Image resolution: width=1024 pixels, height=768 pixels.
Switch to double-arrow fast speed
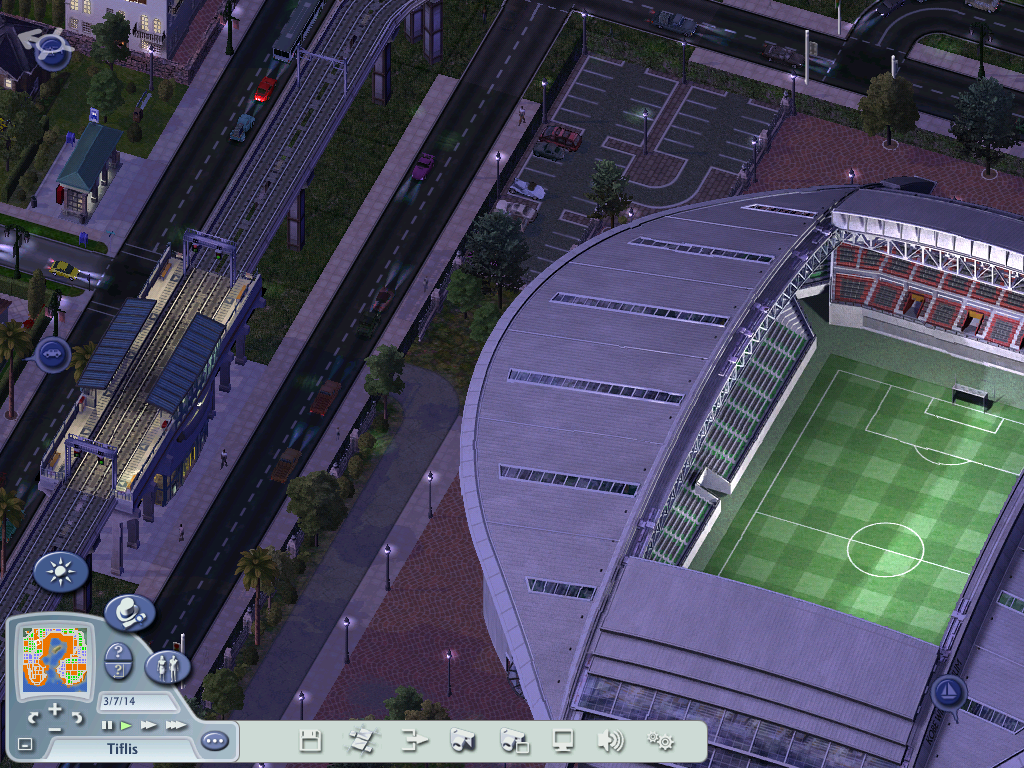(149, 725)
